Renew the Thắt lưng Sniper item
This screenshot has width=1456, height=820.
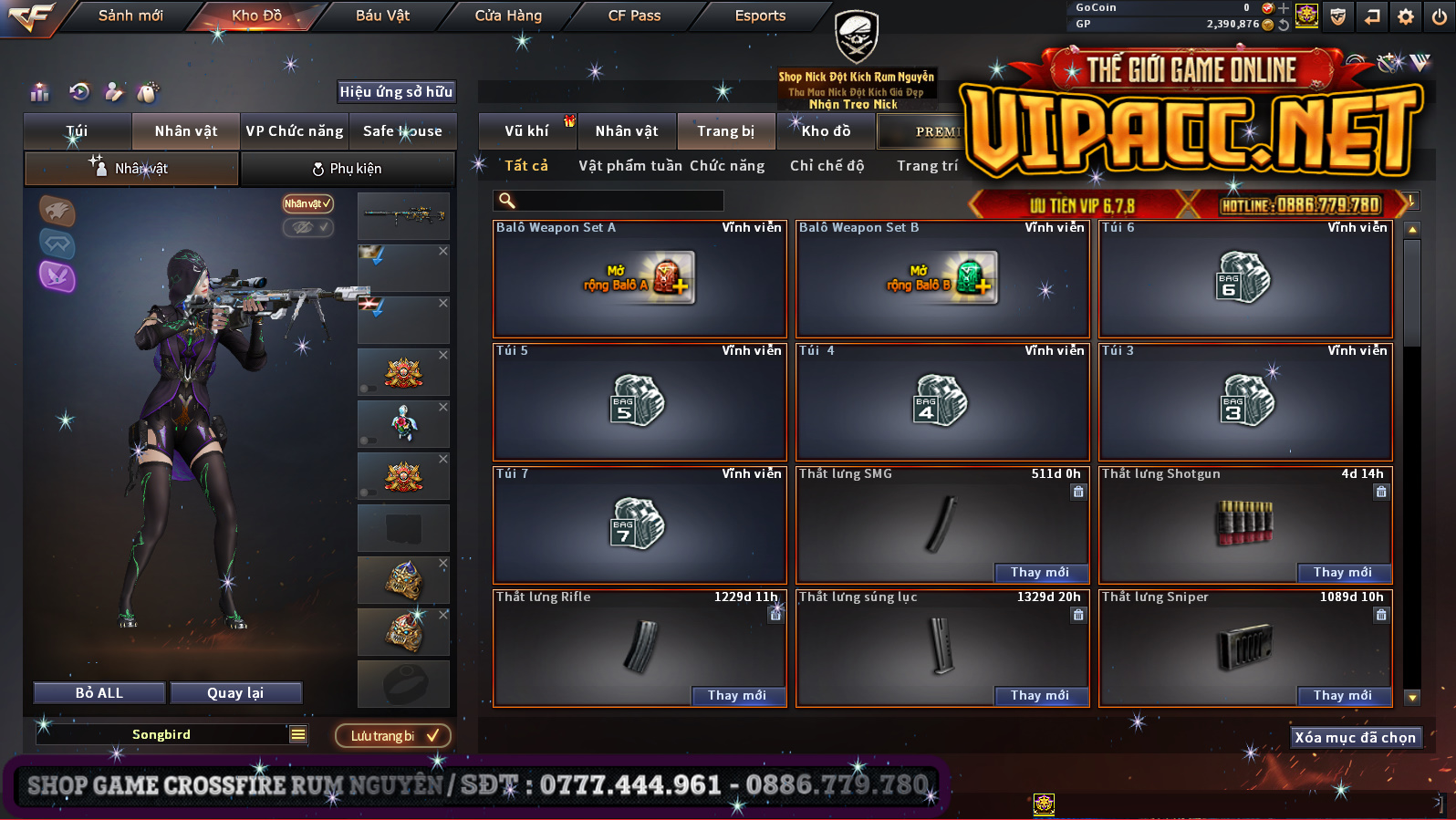pos(1342,695)
